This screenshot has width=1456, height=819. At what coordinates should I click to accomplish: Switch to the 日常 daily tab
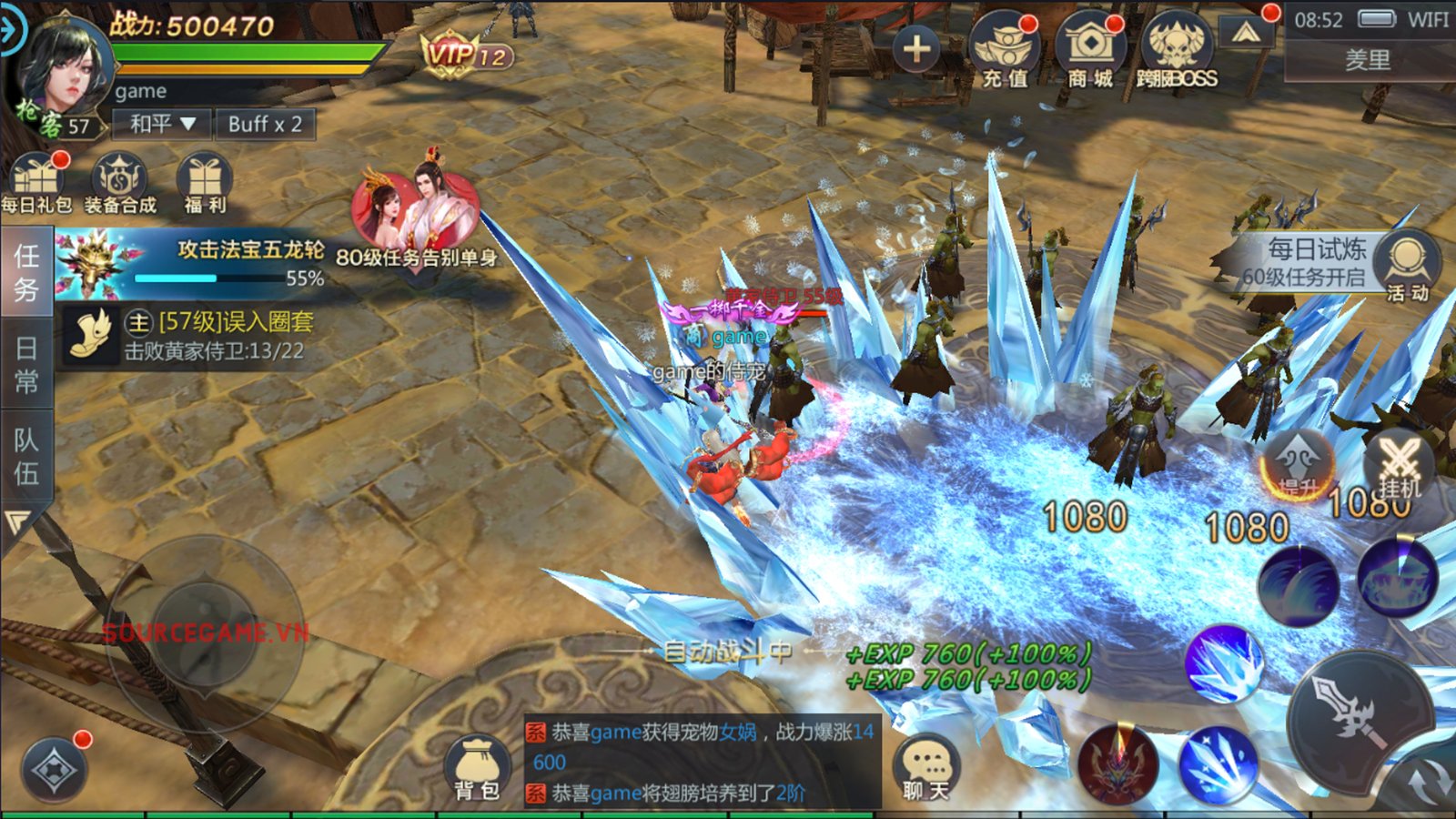(25, 364)
